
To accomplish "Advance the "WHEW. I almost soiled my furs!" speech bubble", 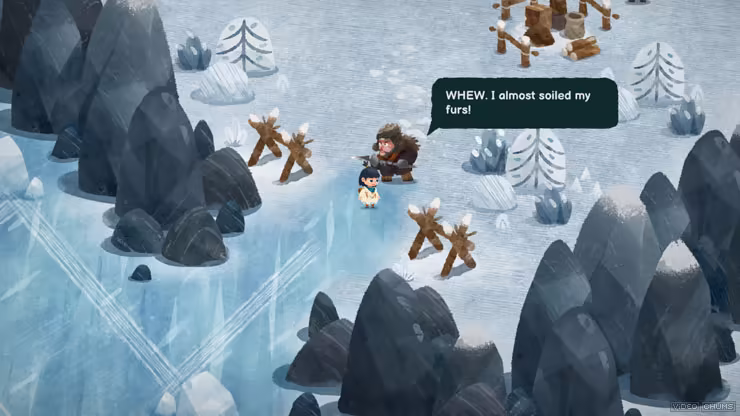I will pyautogui.click(x=524, y=104).
